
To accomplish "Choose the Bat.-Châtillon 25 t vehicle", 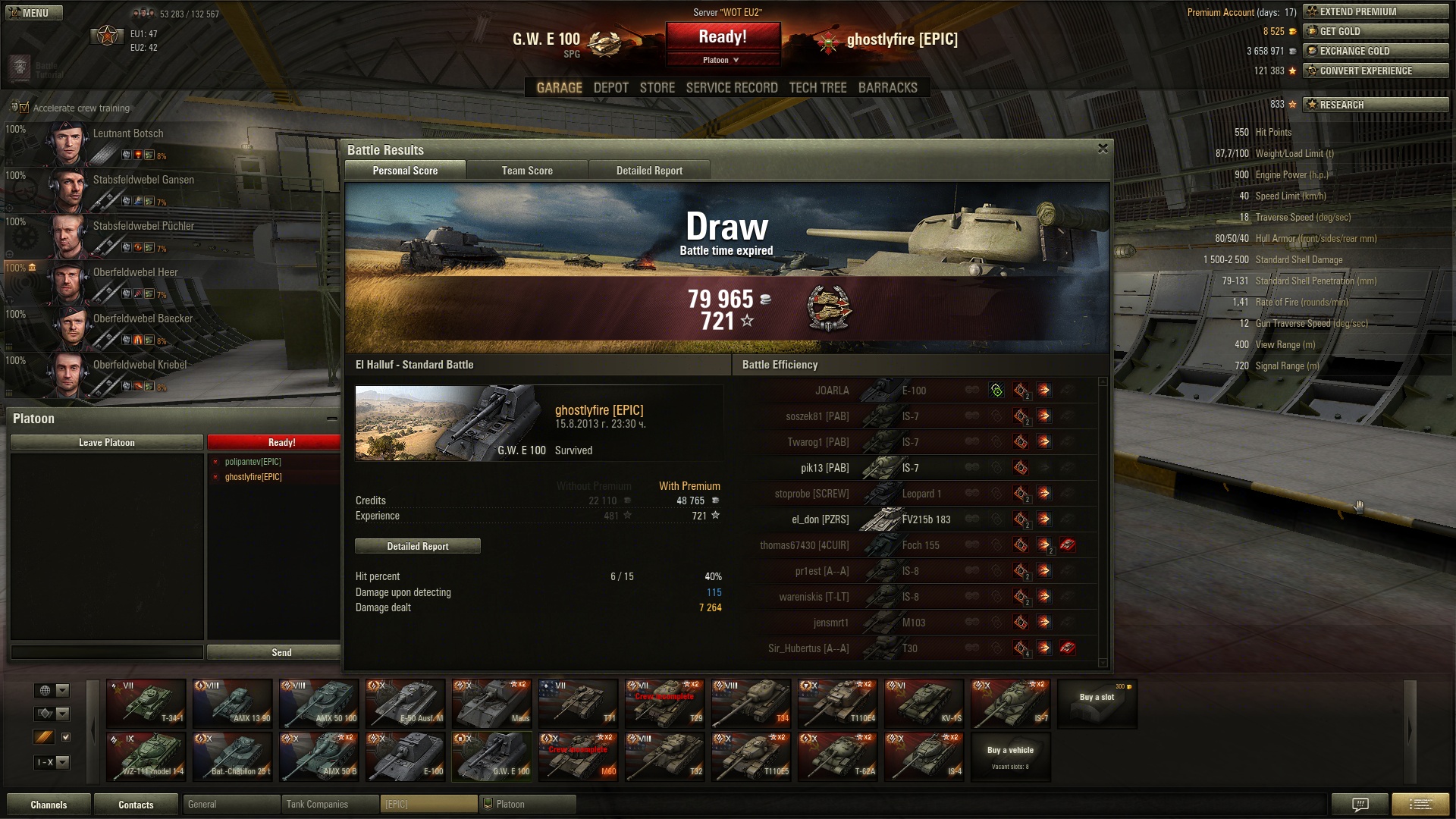I will point(233,757).
